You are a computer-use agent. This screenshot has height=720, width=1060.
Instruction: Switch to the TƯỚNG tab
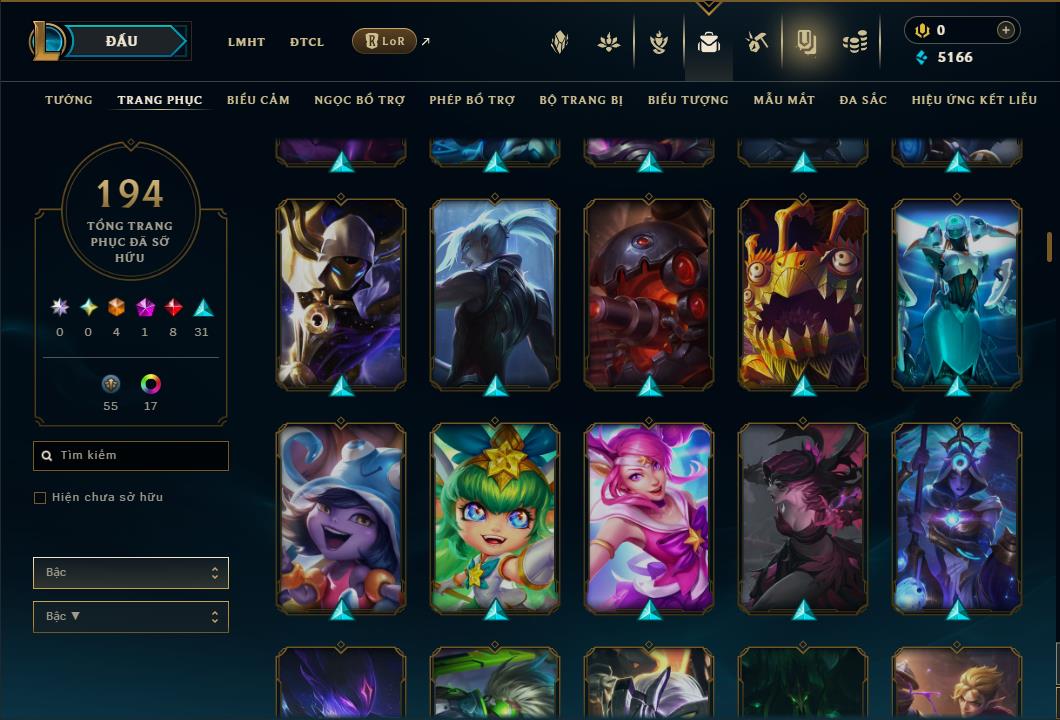[x=69, y=100]
